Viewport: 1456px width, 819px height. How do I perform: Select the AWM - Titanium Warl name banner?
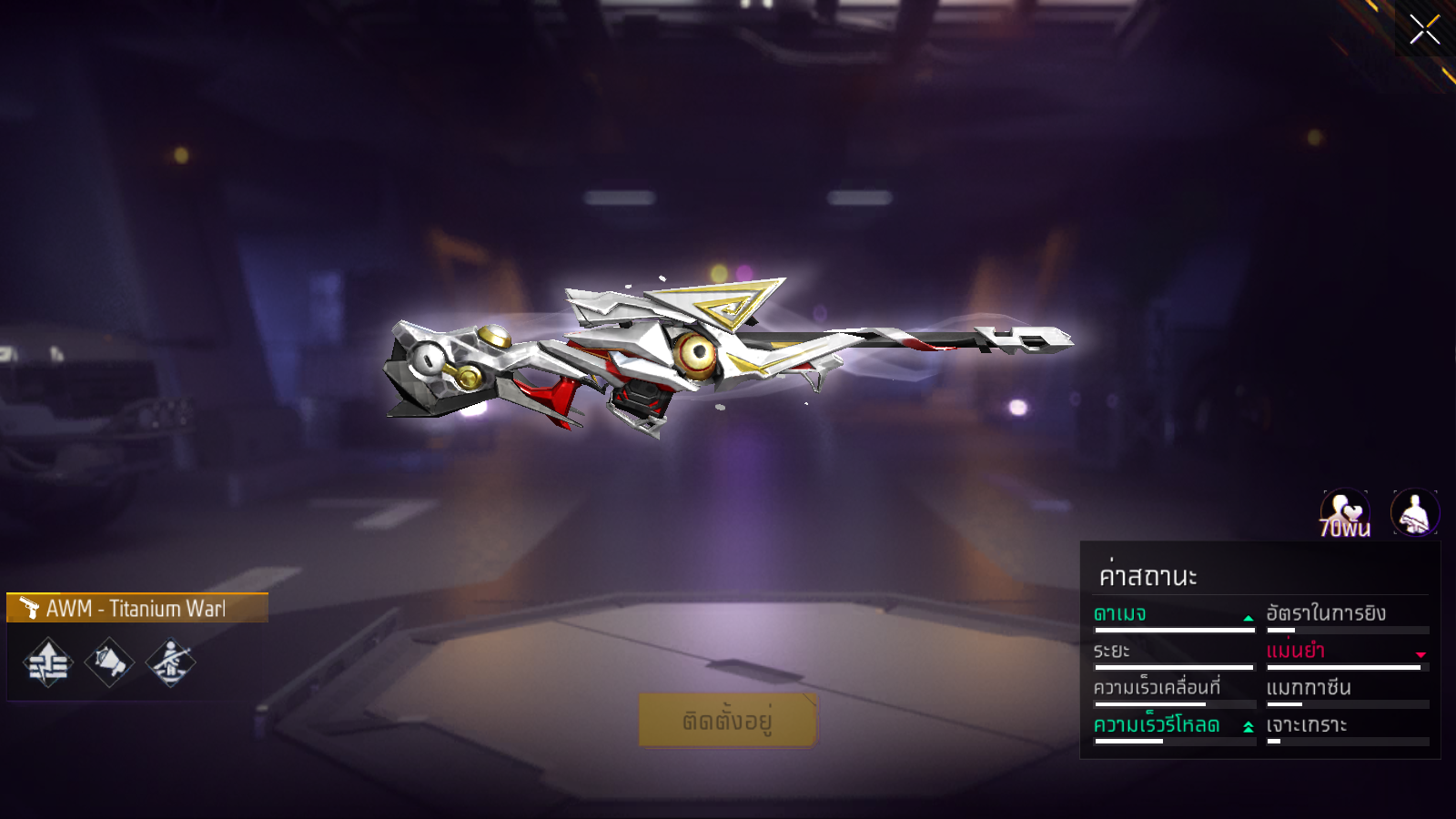[x=137, y=608]
